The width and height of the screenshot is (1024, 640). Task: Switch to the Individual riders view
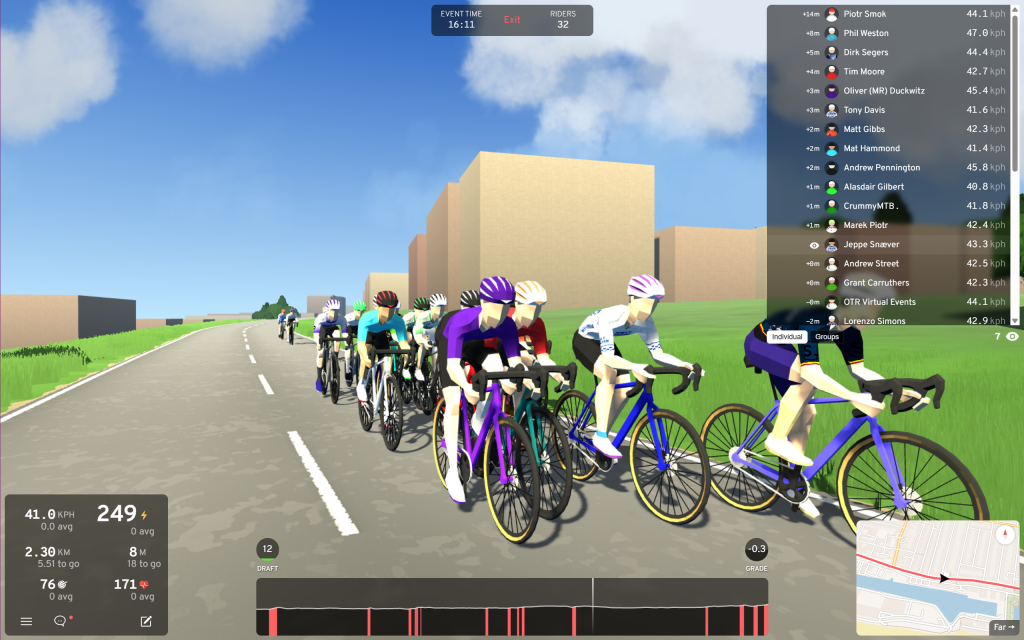pyautogui.click(x=787, y=337)
